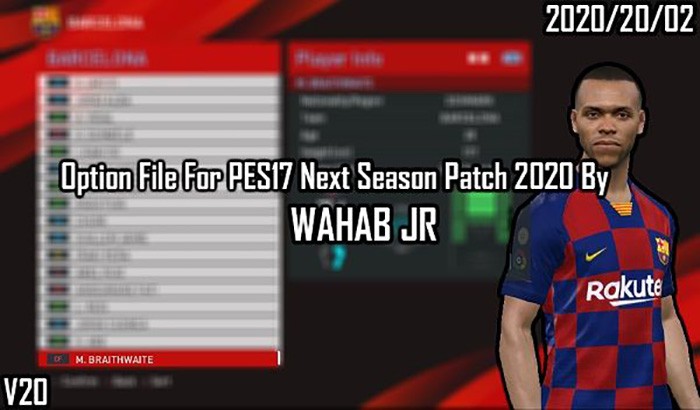Select M. Braithwaite in the player list
The width and height of the screenshot is (700, 410).
click(158, 358)
